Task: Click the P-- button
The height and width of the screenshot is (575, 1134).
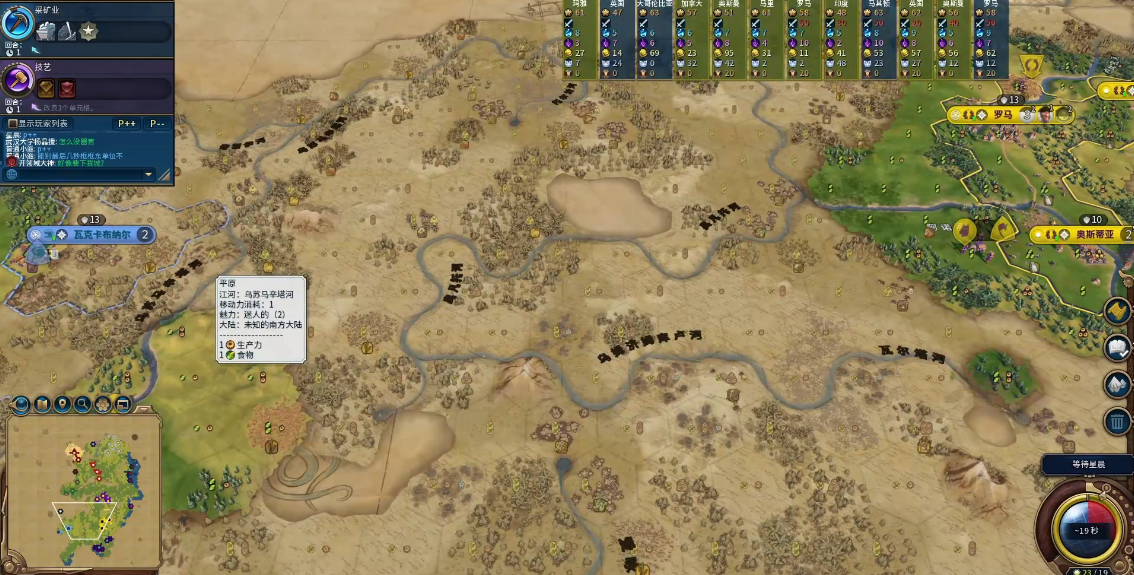Action: click(157, 123)
